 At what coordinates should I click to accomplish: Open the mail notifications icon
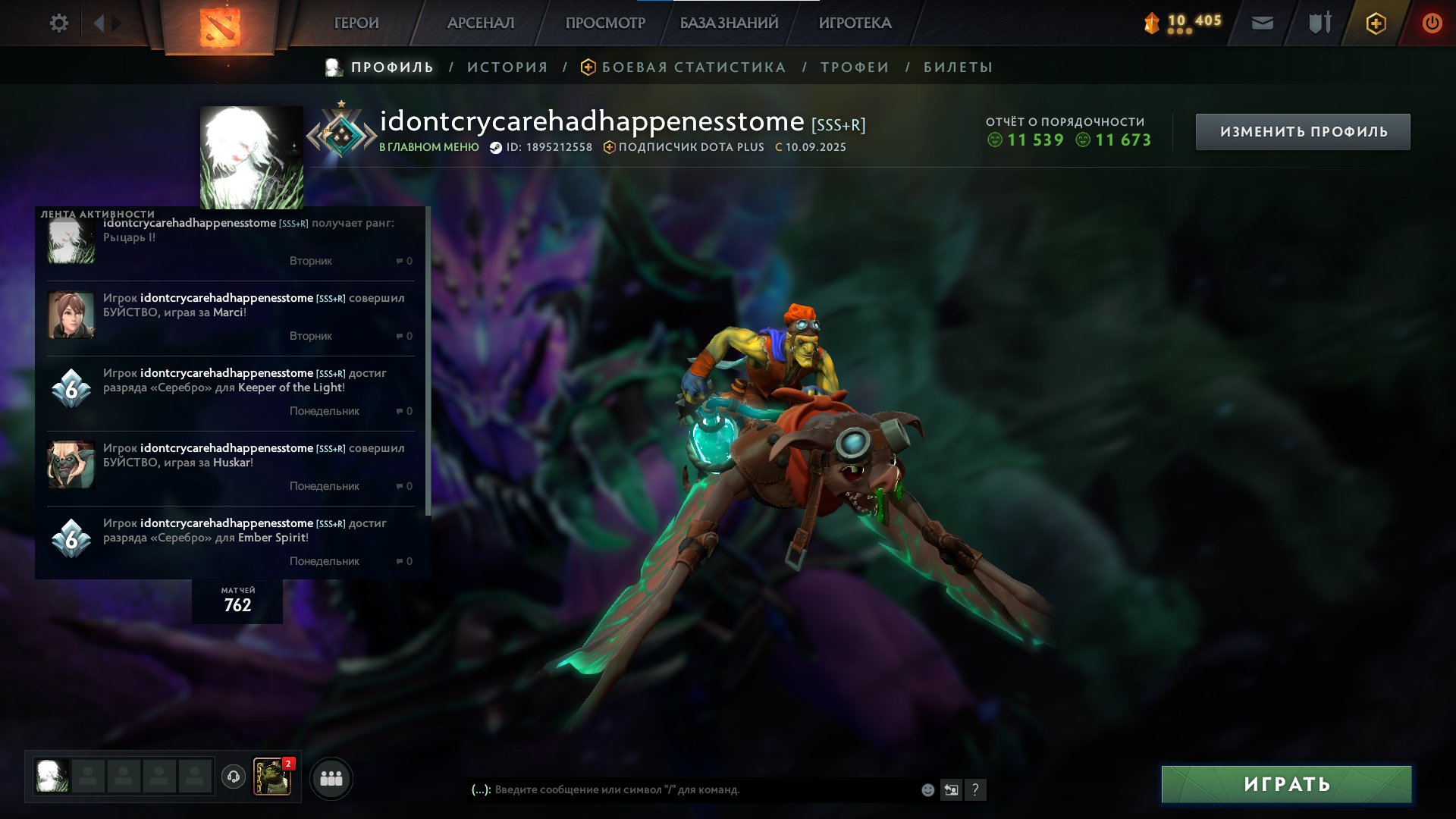(x=1263, y=23)
